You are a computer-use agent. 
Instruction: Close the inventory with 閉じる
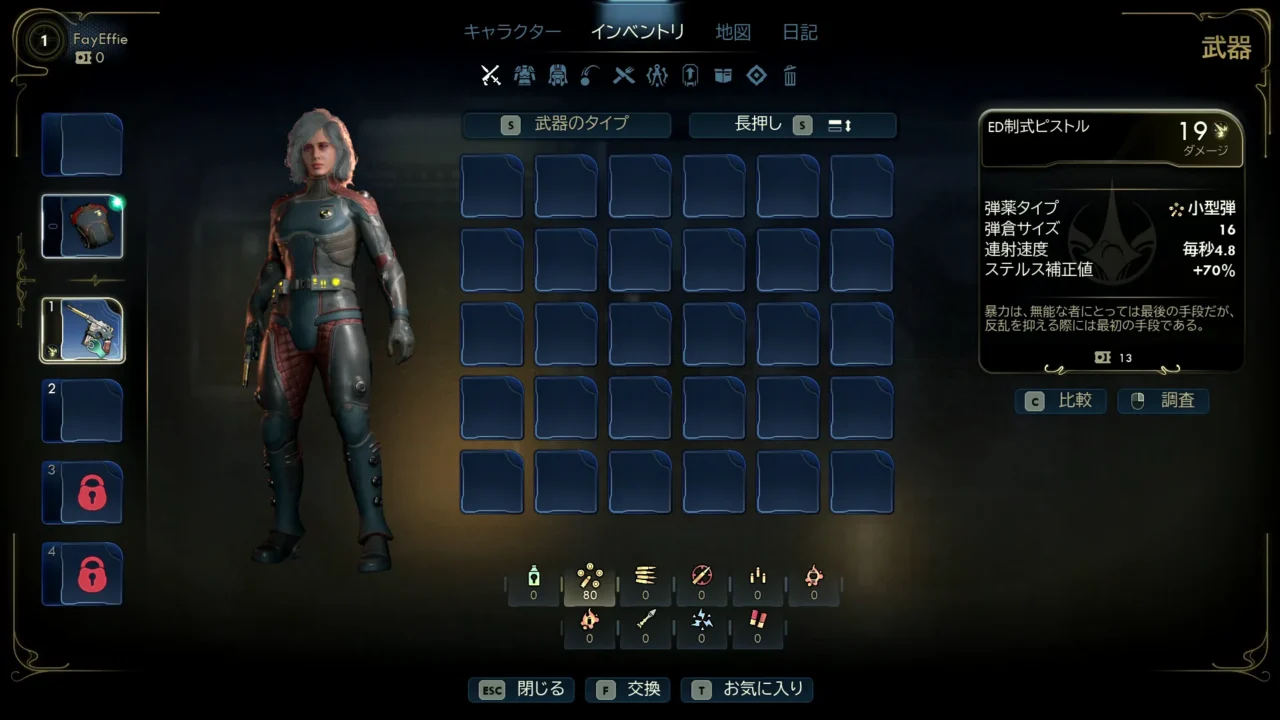click(522, 689)
